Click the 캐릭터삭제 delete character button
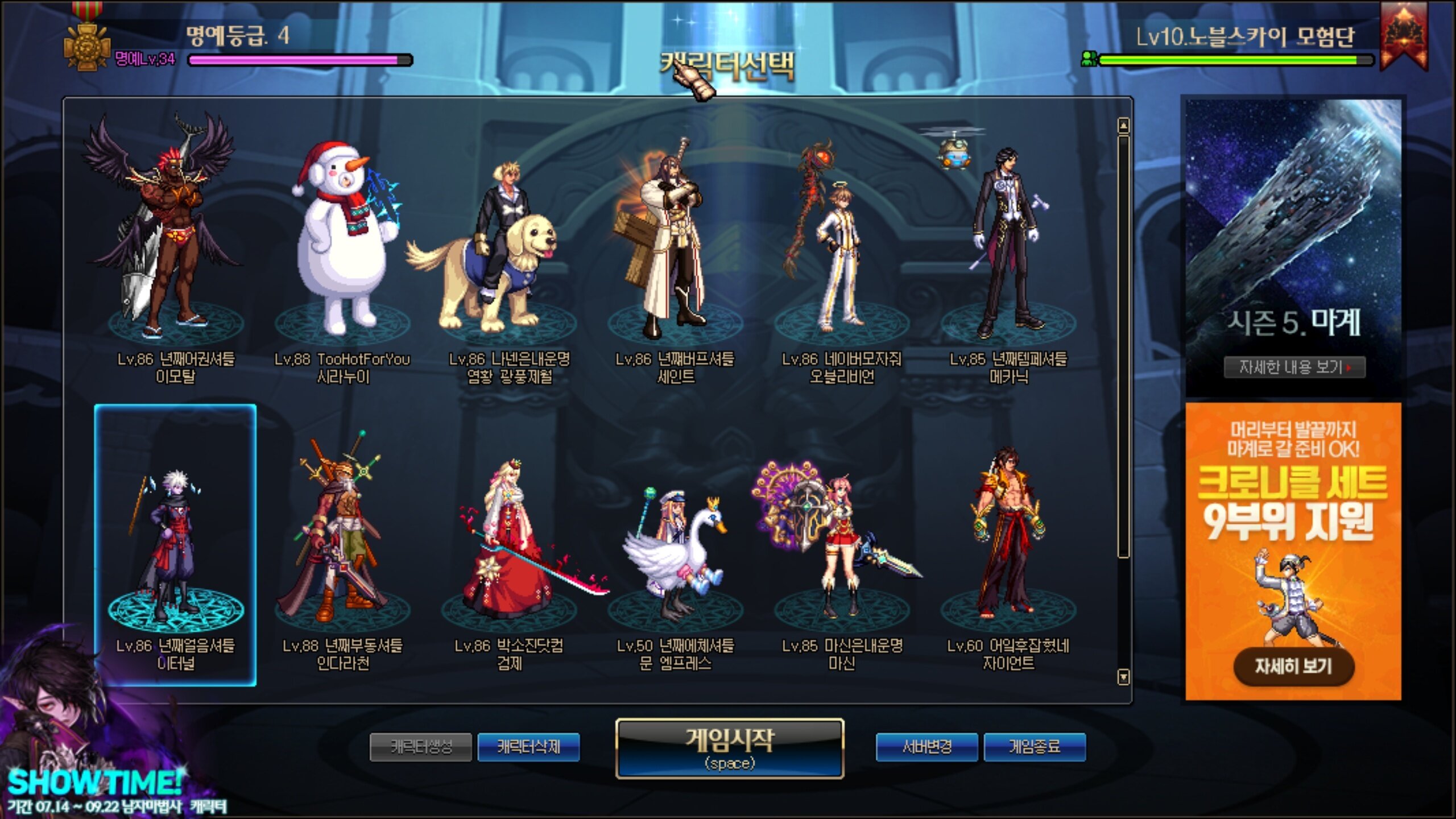Viewport: 1456px width, 819px height. tap(528, 747)
